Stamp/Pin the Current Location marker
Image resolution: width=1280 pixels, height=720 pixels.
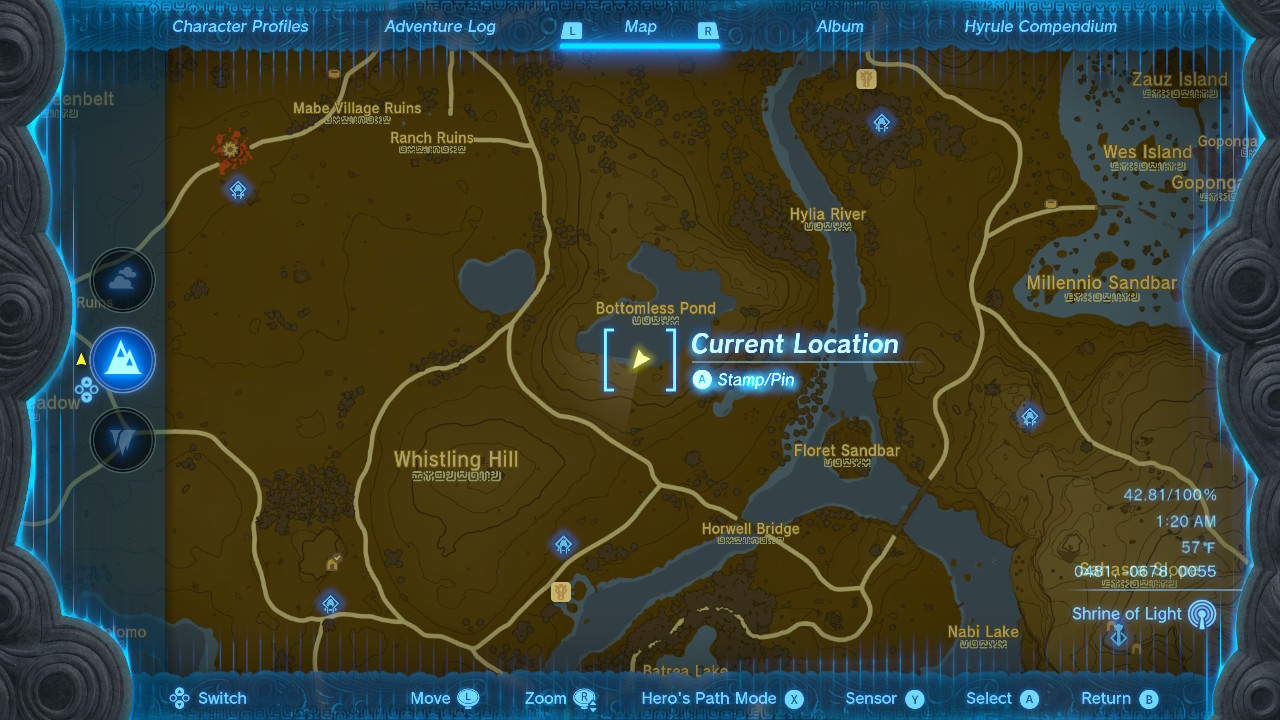tap(745, 380)
